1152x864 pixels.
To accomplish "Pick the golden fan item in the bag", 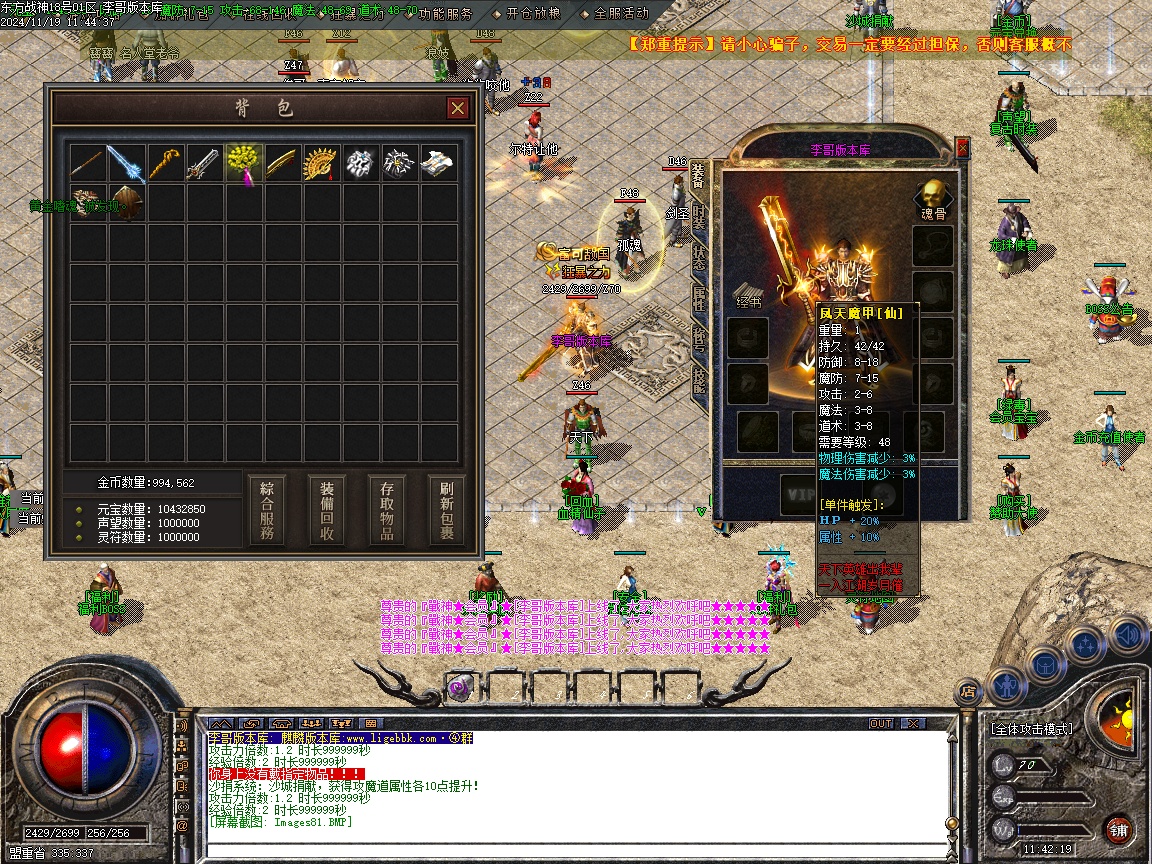I will (x=320, y=163).
